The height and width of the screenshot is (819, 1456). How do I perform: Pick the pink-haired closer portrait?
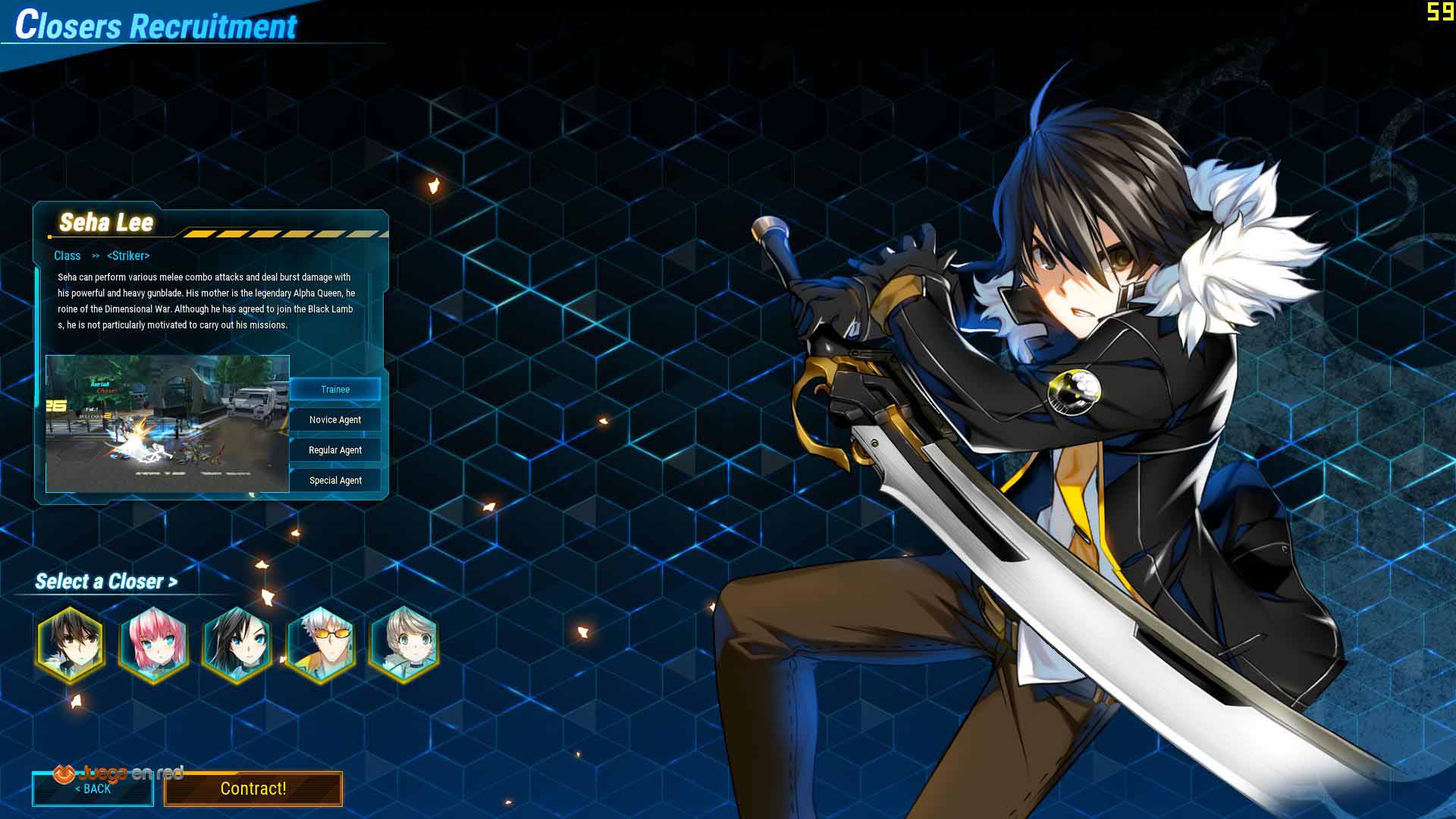click(x=154, y=645)
